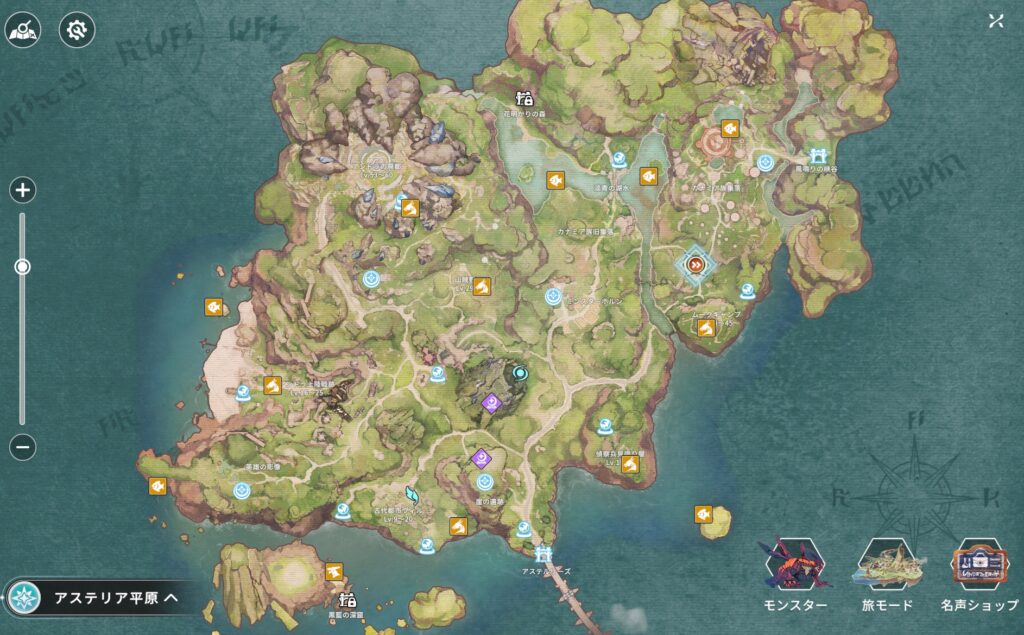The height and width of the screenshot is (635, 1024).
Task: Select the fish marker on the small offshore island
Action: (704, 514)
